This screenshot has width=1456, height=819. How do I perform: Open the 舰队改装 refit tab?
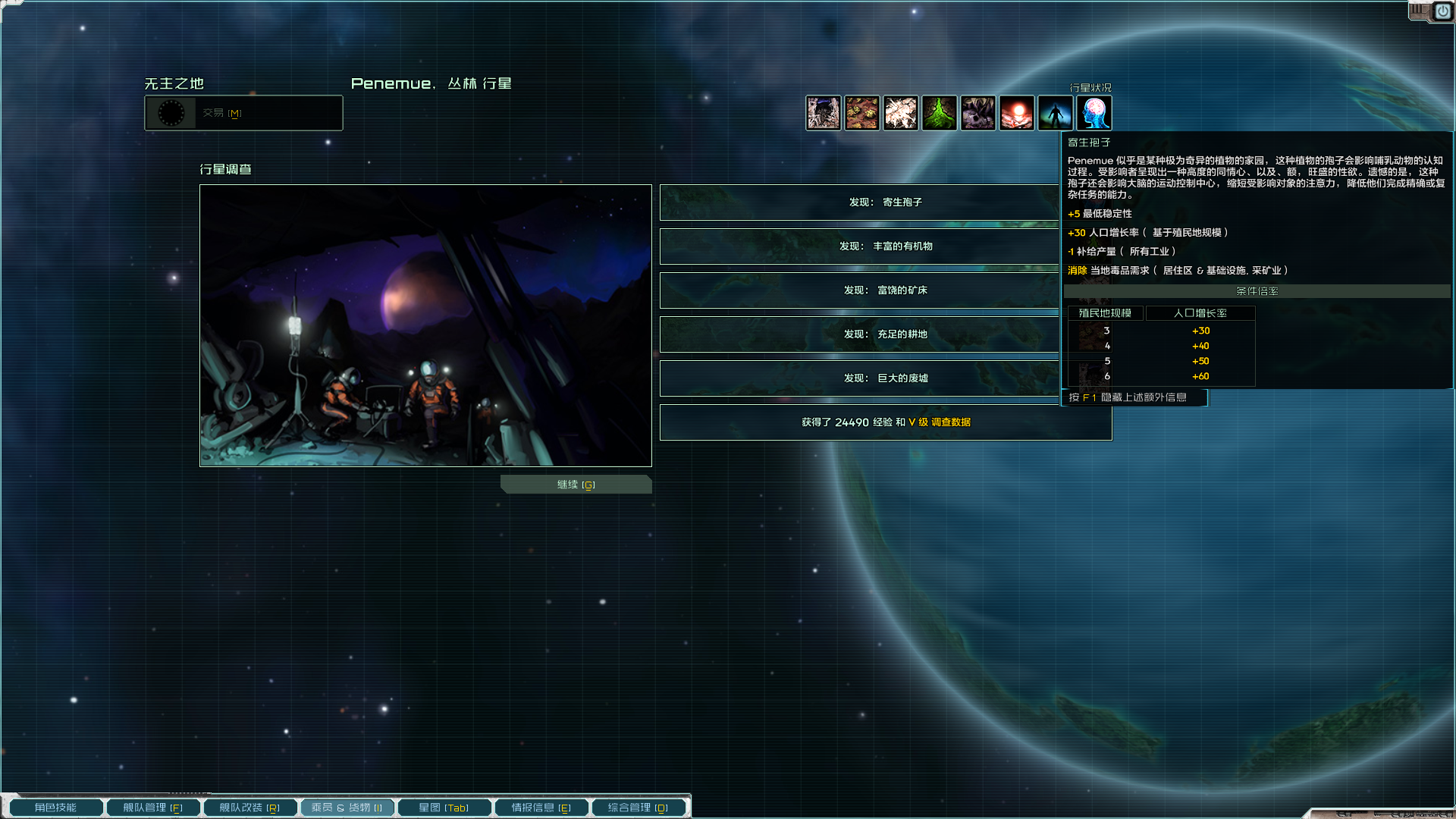coord(249,808)
